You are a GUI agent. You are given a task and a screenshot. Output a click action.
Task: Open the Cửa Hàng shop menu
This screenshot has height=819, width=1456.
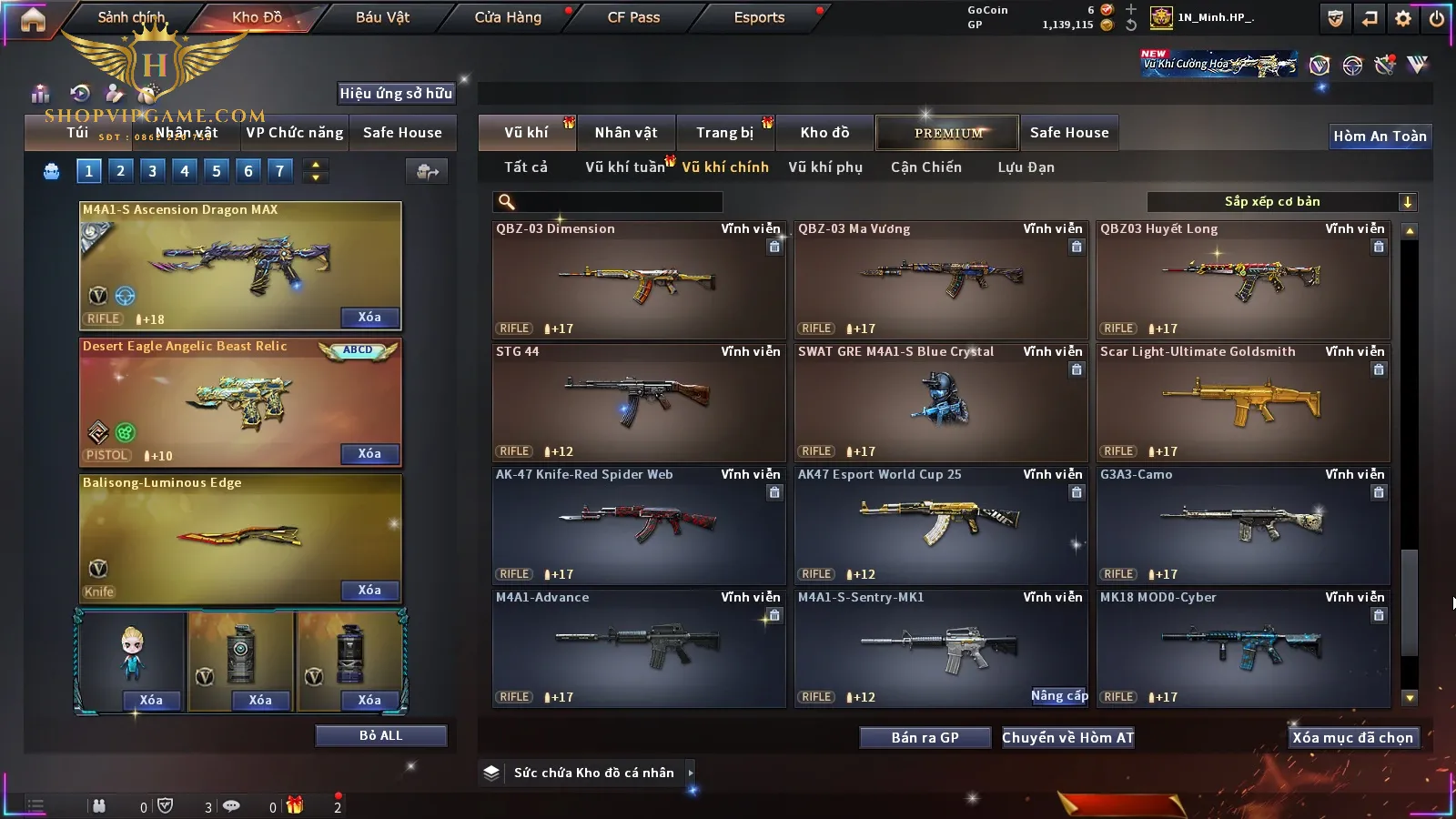point(508,17)
